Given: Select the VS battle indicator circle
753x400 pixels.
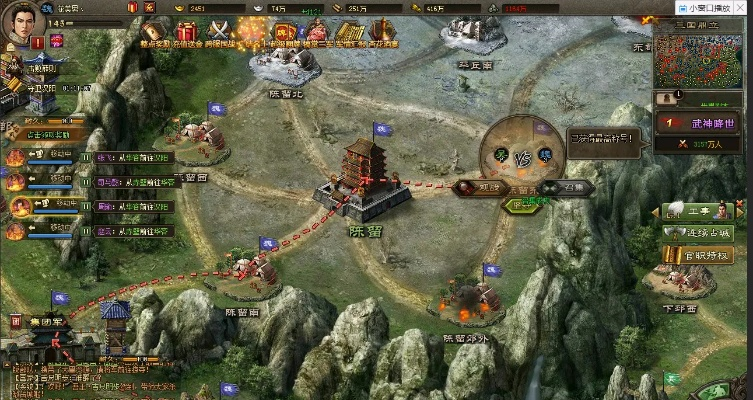Looking at the screenshot, I should click(x=520, y=157).
